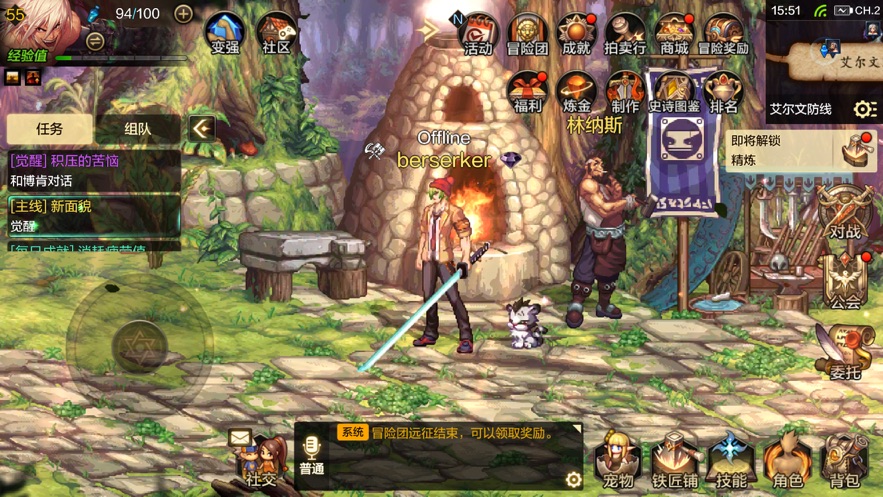The width and height of the screenshot is (883, 497).
Task: Open the 对战 PvP menu
Action: pyautogui.click(x=845, y=214)
